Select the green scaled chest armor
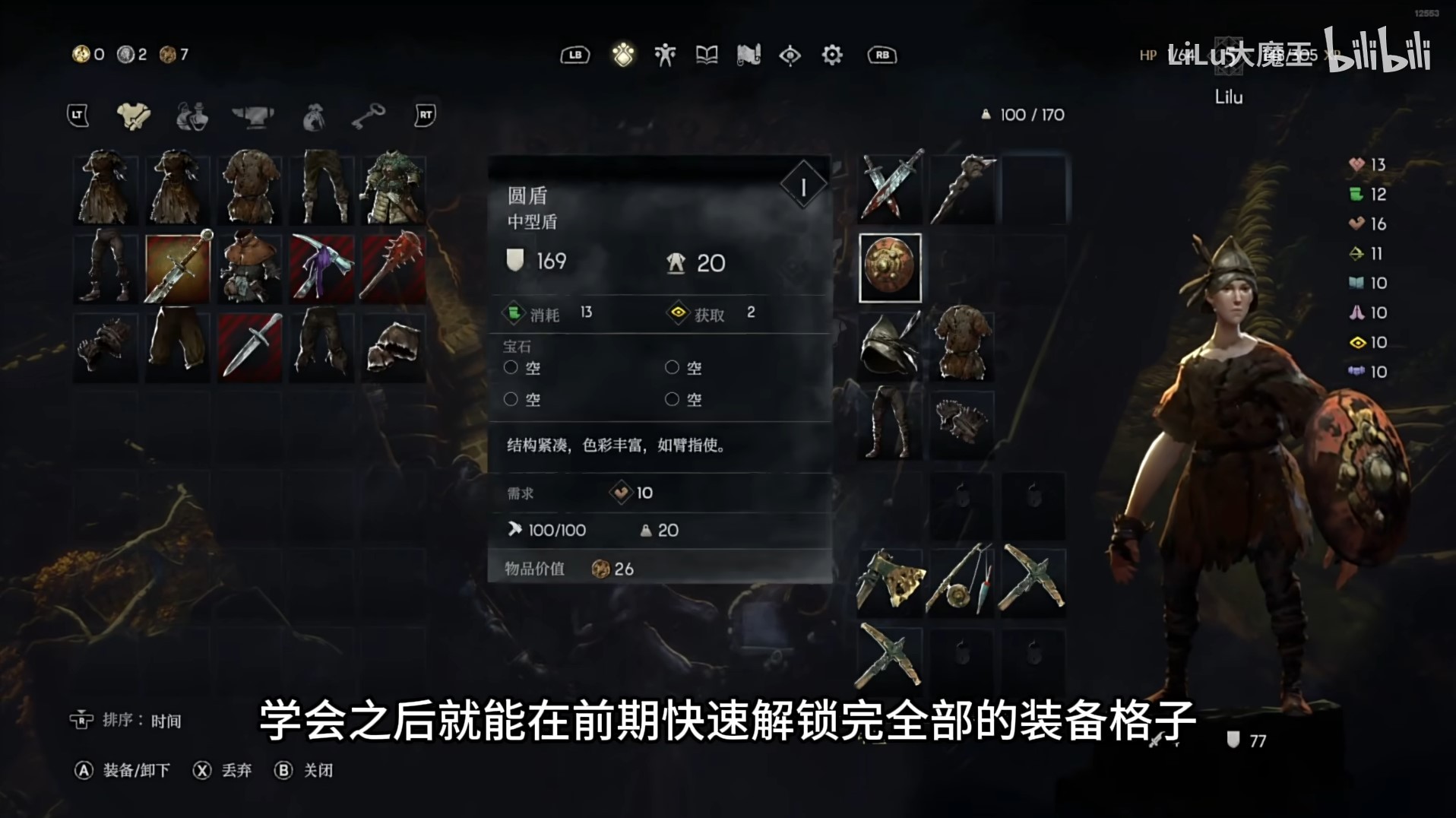This screenshot has height=818, width=1456. [x=394, y=189]
